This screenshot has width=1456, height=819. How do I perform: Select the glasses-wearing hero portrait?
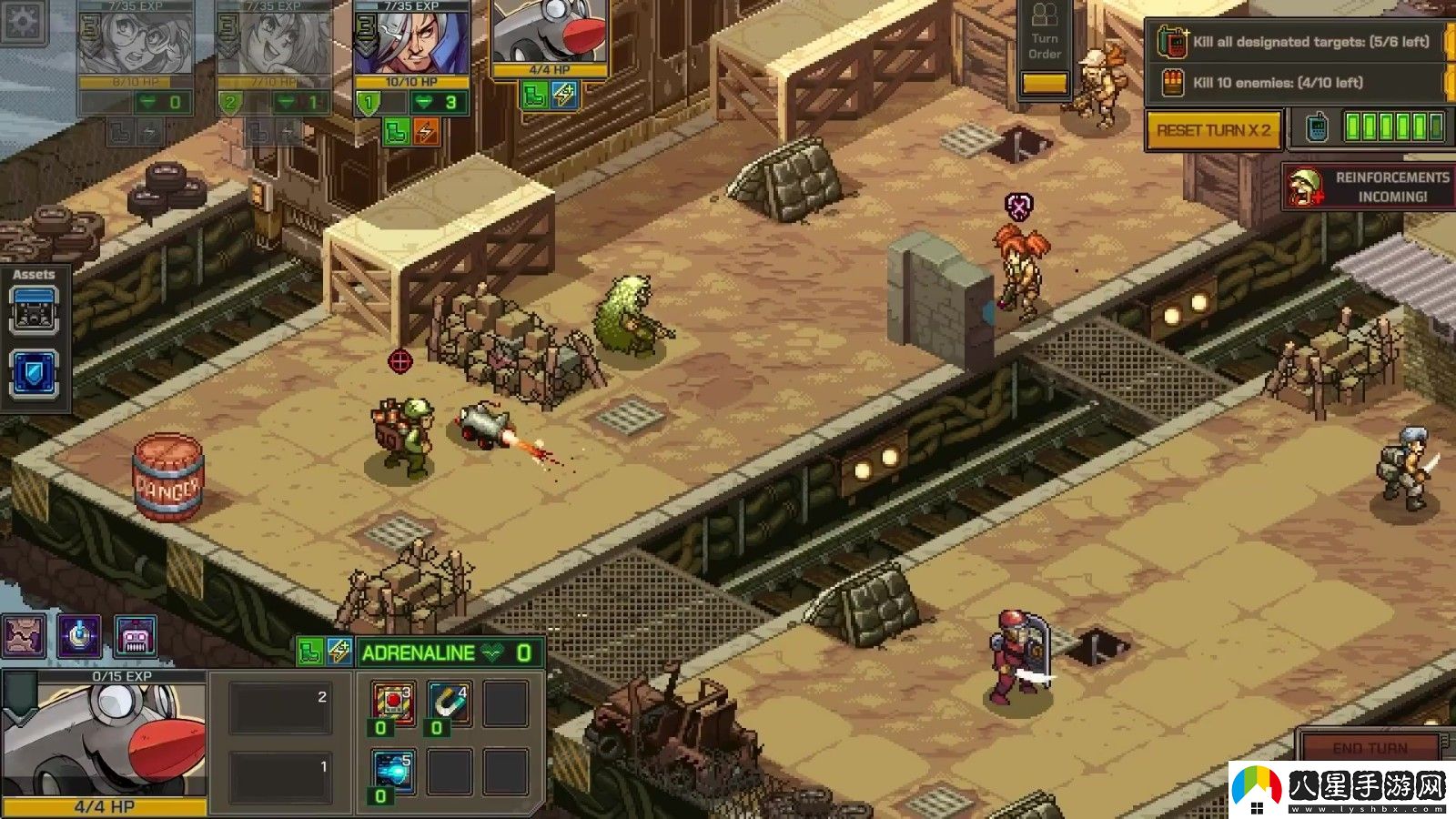click(135, 42)
